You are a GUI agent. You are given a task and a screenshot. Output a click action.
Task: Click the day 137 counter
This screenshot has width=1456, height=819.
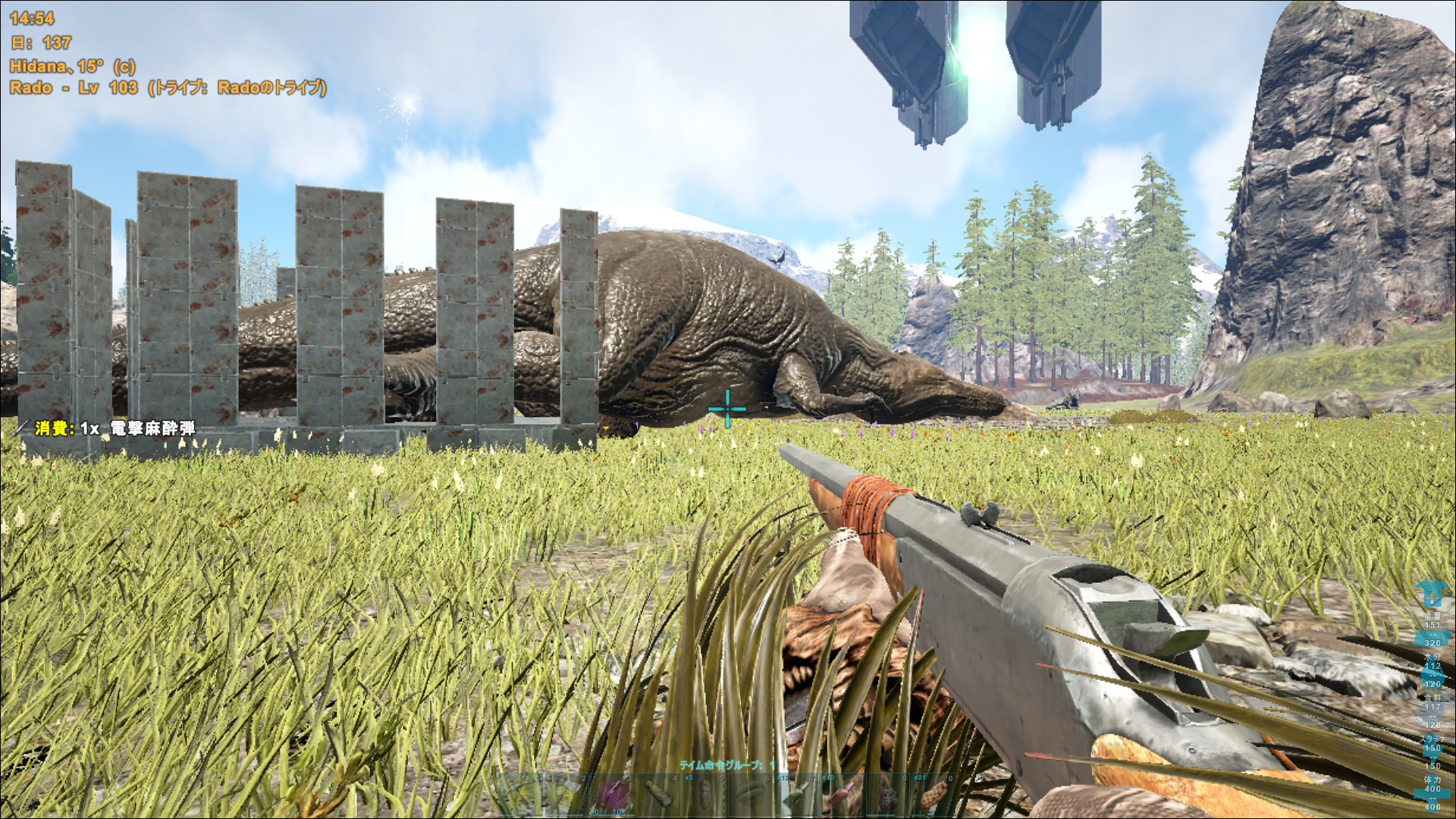point(42,44)
